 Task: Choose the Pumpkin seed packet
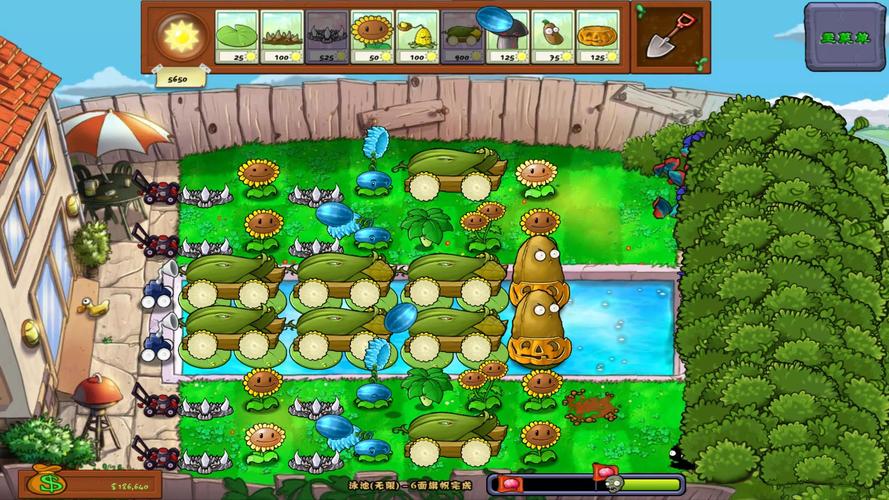598,37
